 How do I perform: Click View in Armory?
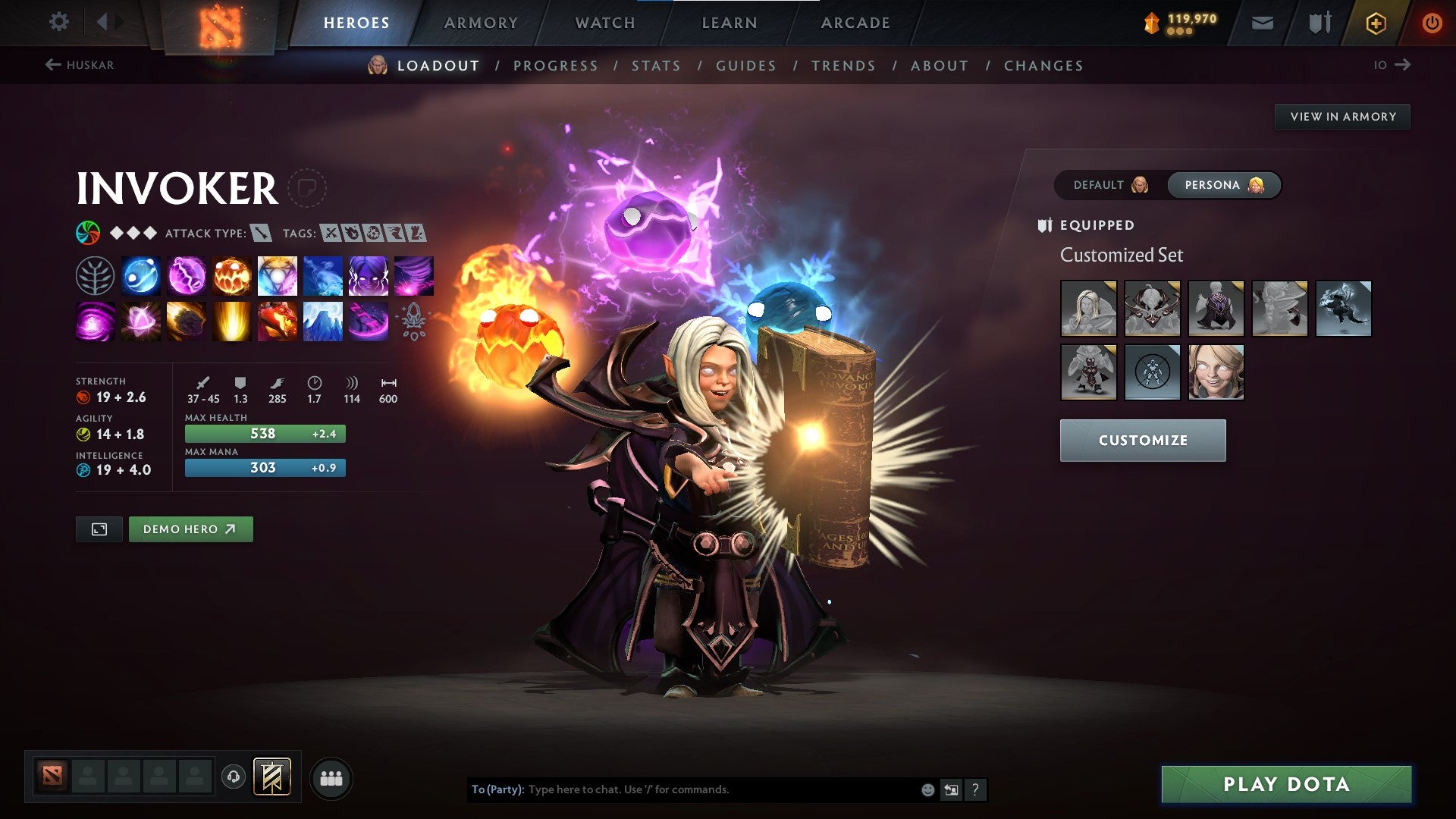pos(1343,116)
